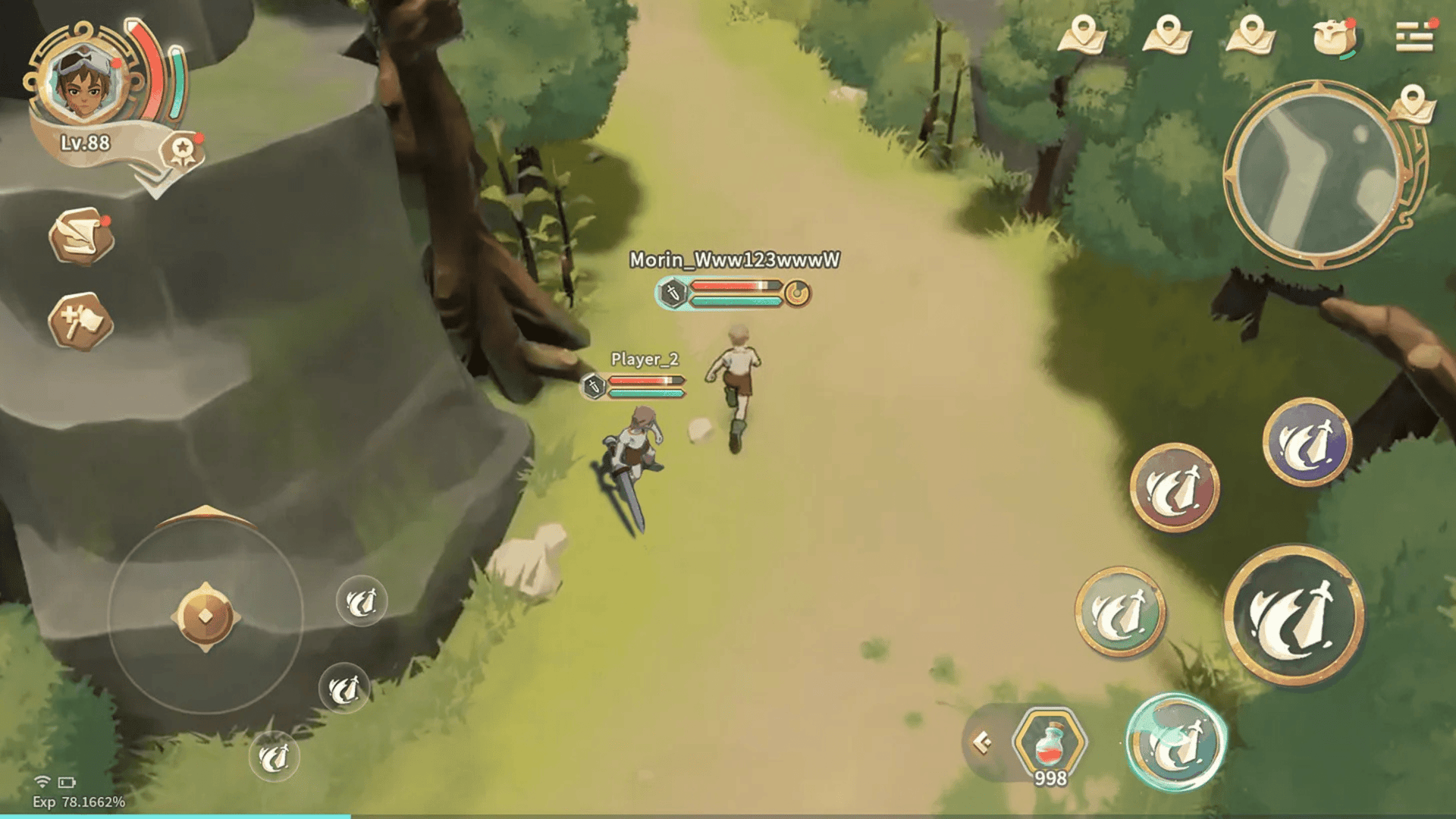The width and height of the screenshot is (1456, 819).
Task: Click the location pin beside minimap
Action: [x=1412, y=103]
